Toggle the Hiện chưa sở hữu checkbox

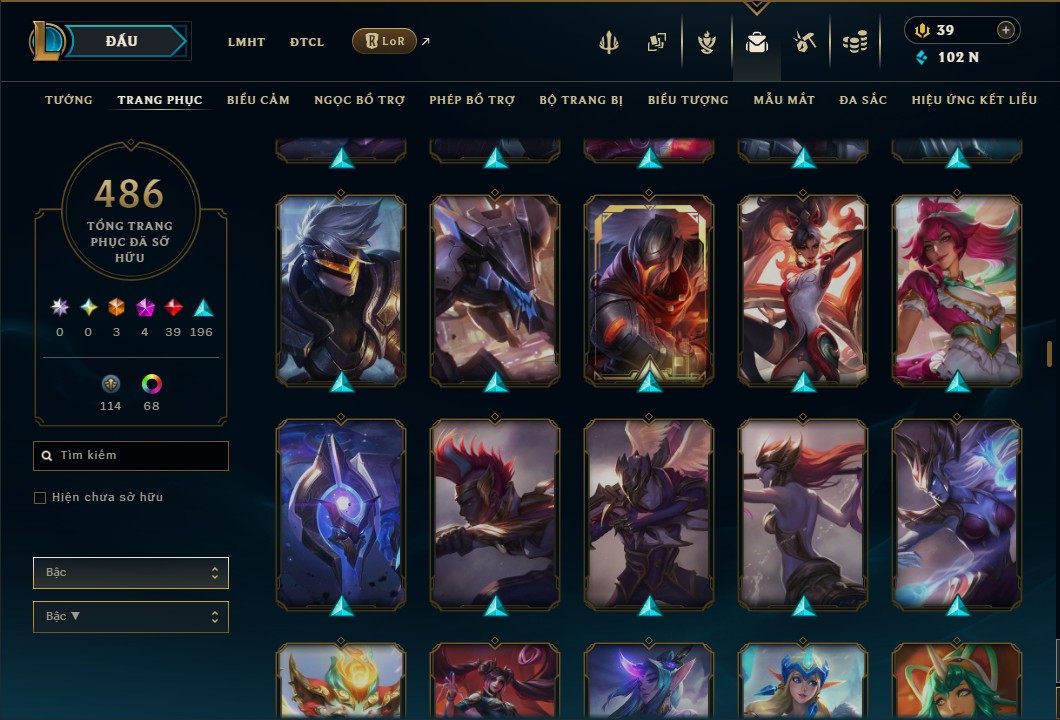click(x=40, y=498)
